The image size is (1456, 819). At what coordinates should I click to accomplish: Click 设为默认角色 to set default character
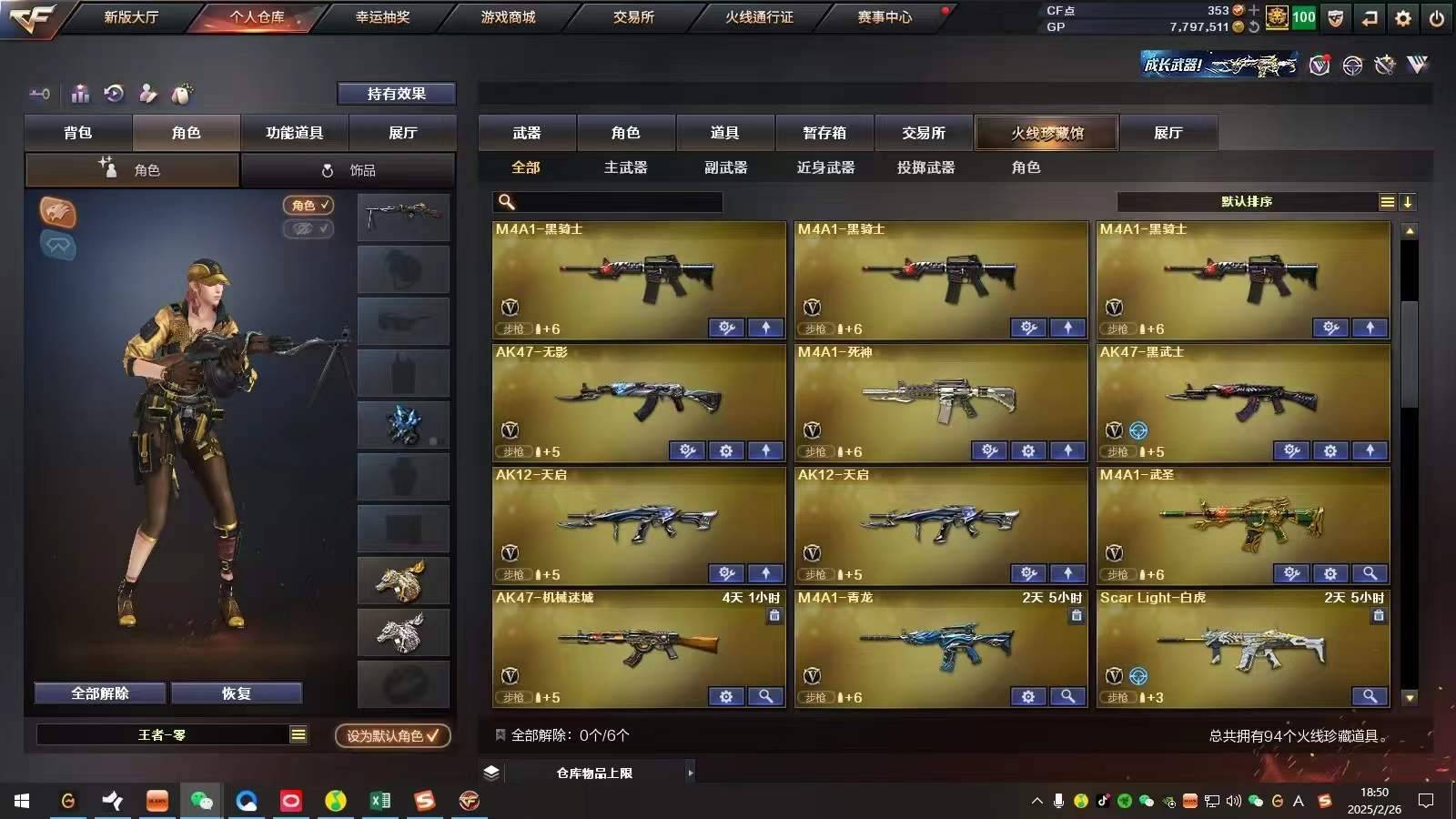(x=391, y=737)
